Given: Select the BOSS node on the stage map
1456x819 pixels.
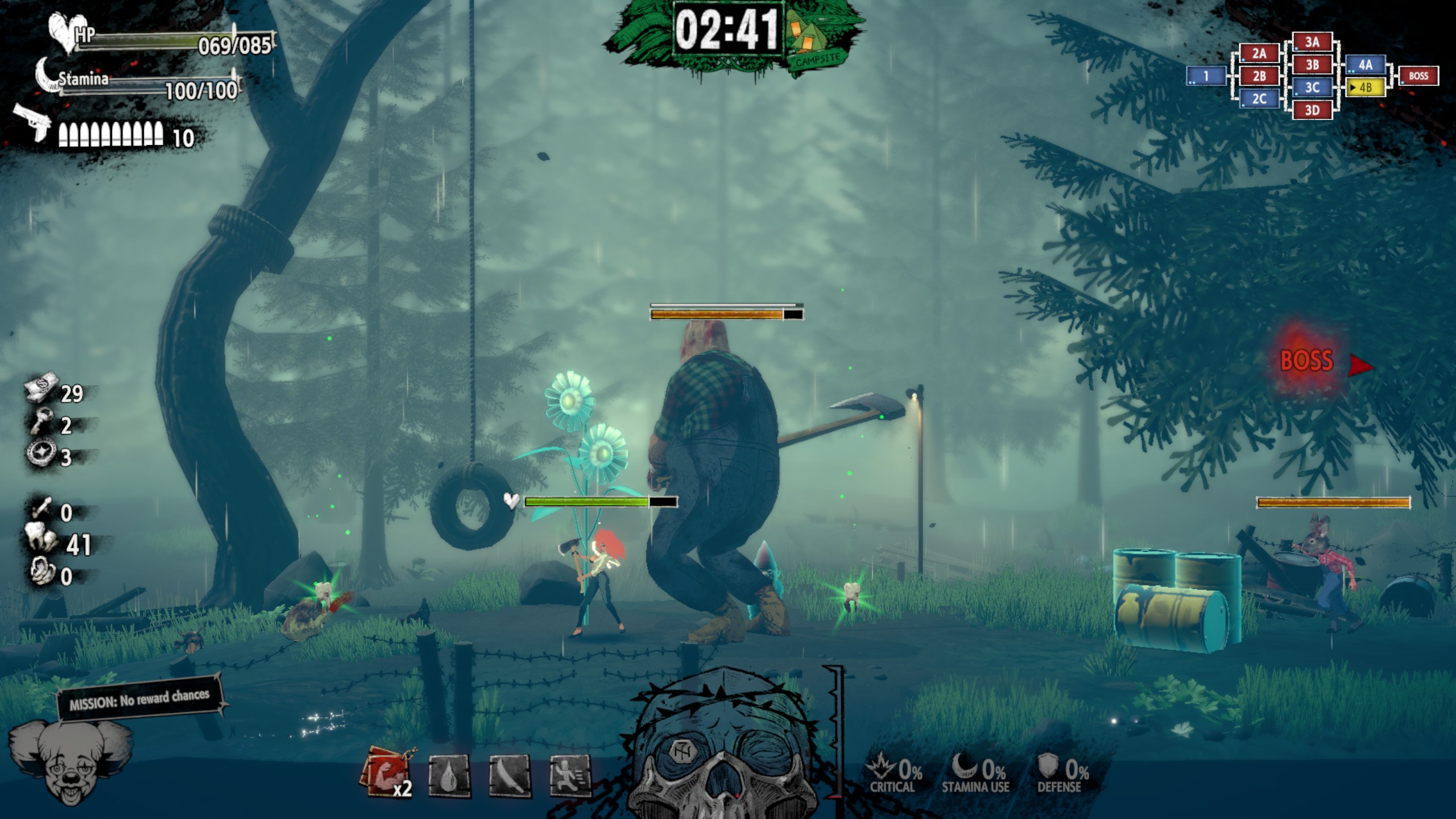Looking at the screenshot, I should pyautogui.click(x=1418, y=76).
